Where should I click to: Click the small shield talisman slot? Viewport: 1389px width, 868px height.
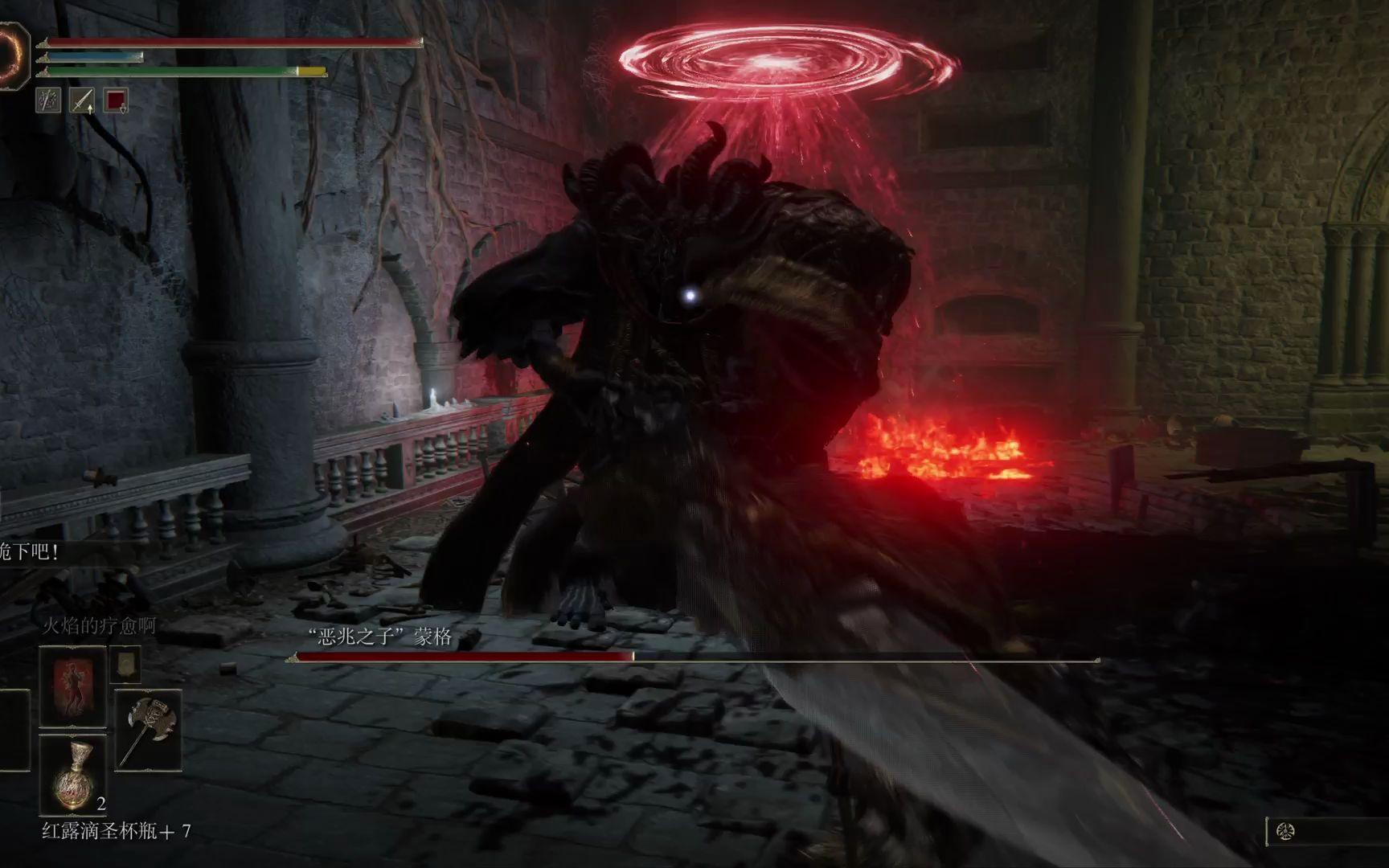pos(125,664)
